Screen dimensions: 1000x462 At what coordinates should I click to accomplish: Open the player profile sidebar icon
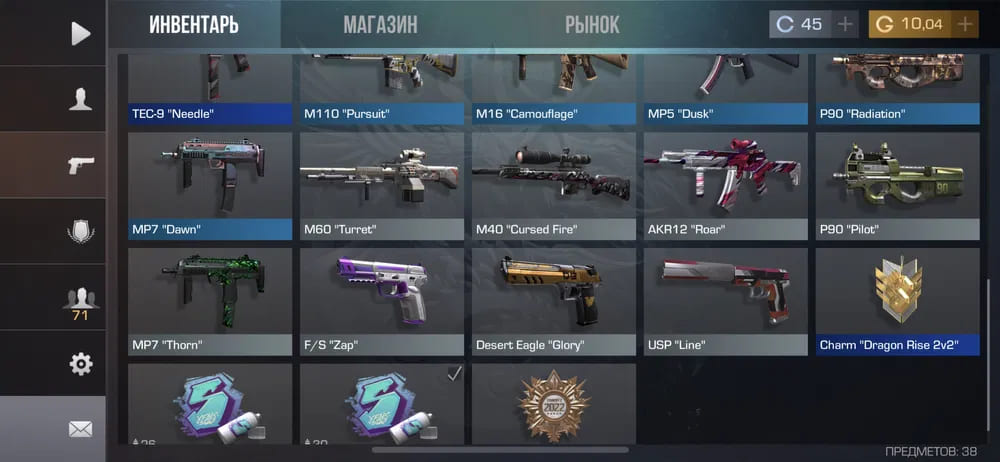coord(80,98)
